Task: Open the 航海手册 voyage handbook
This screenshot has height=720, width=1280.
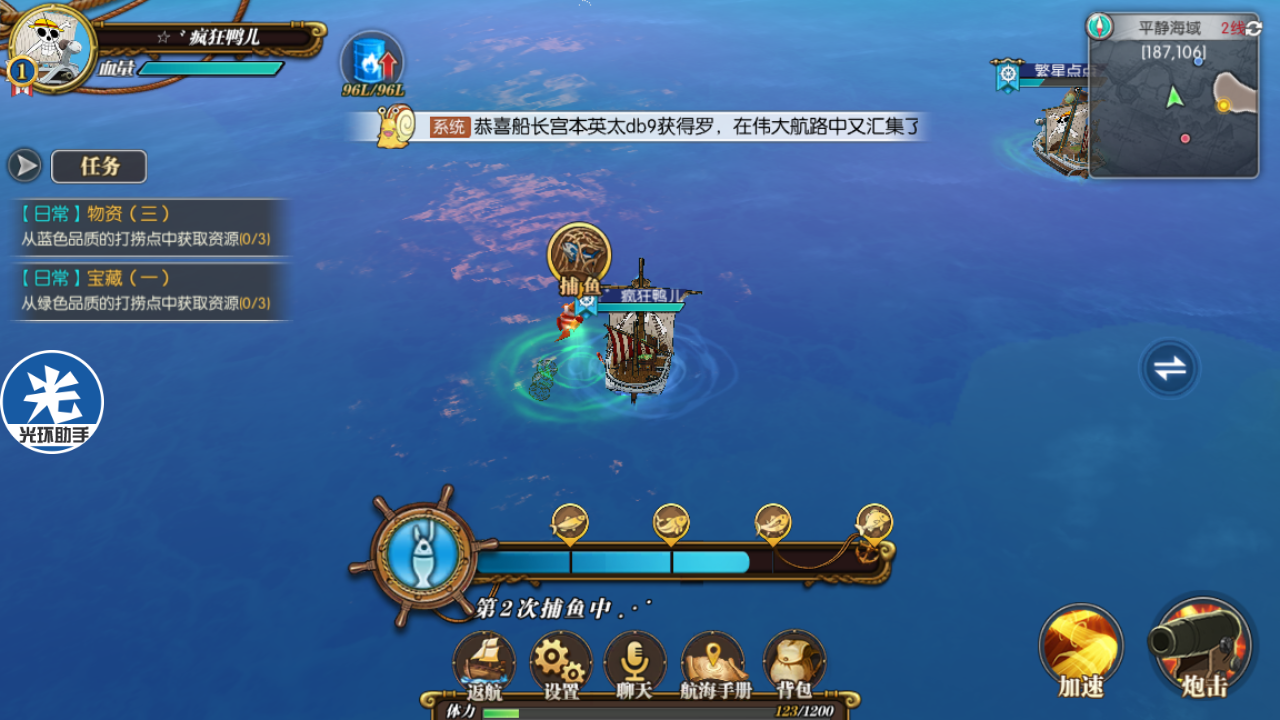Action: tap(713, 664)
